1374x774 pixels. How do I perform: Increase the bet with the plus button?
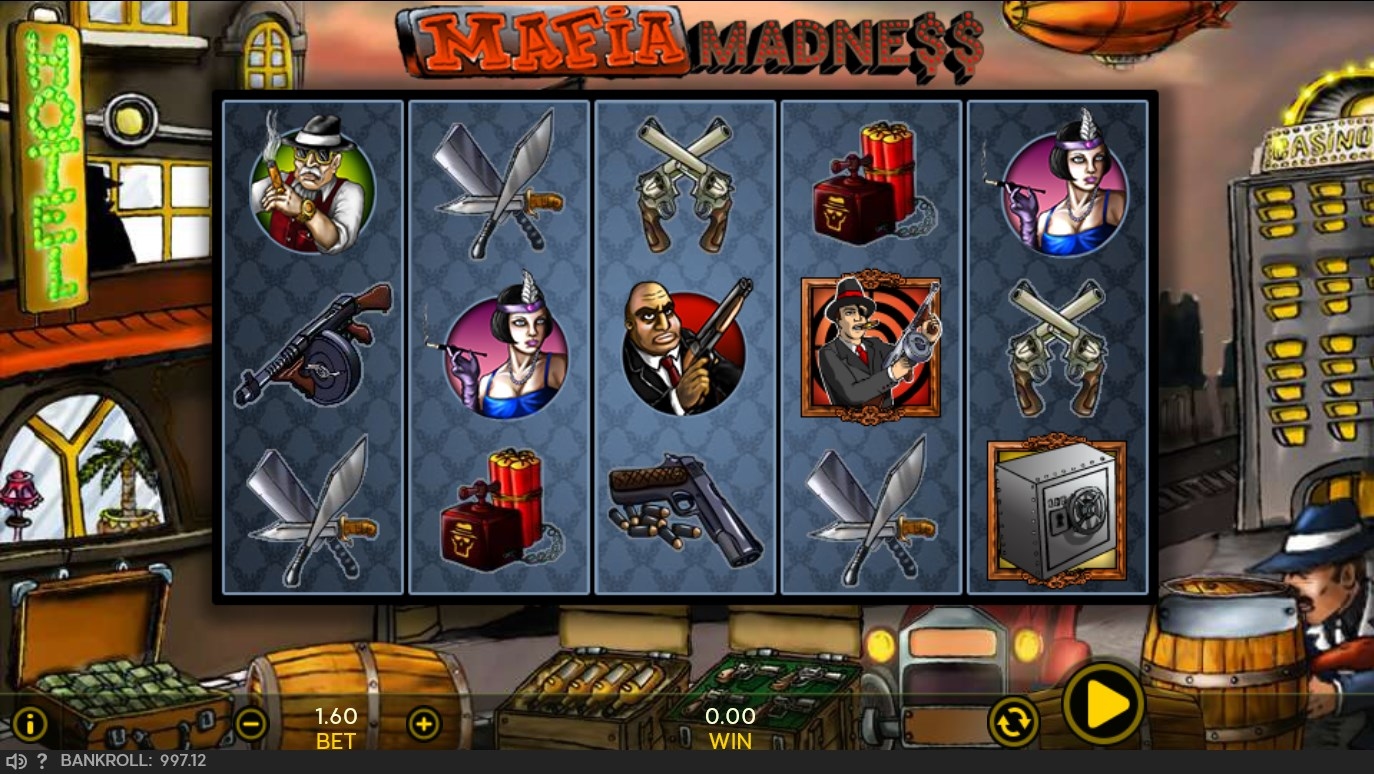tap(424, 723)
